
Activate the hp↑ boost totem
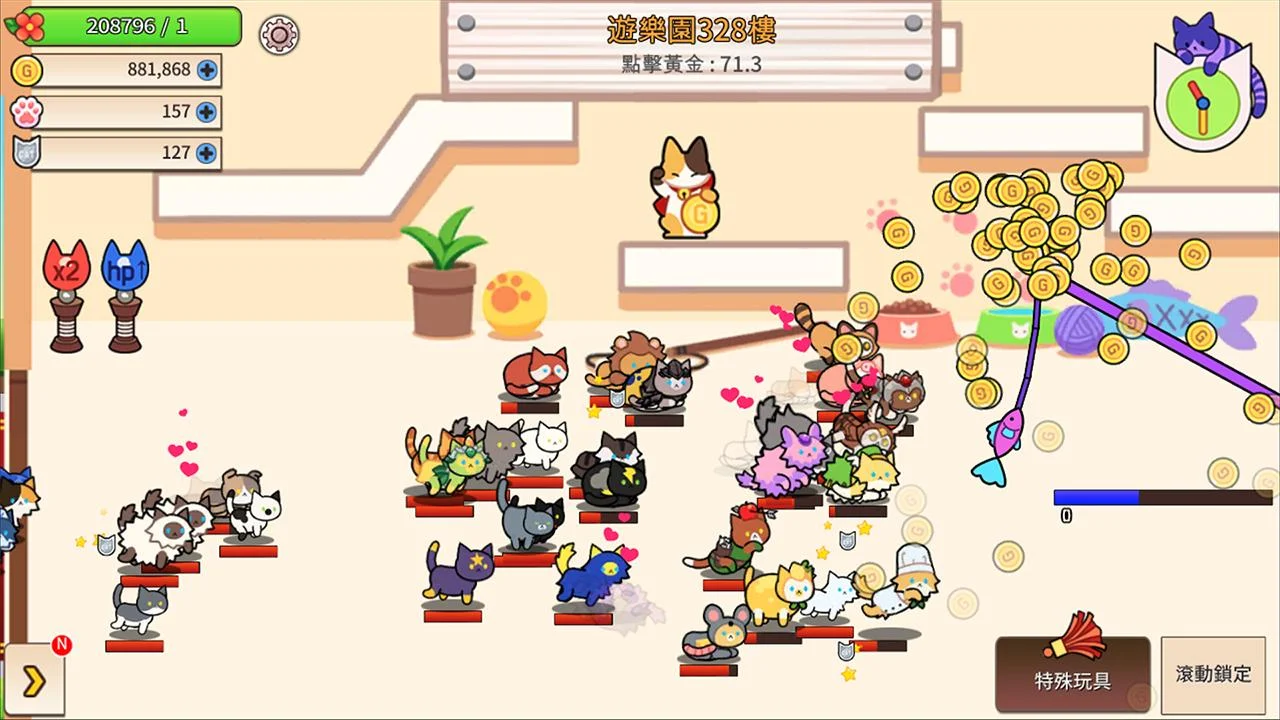coord(124,268)
